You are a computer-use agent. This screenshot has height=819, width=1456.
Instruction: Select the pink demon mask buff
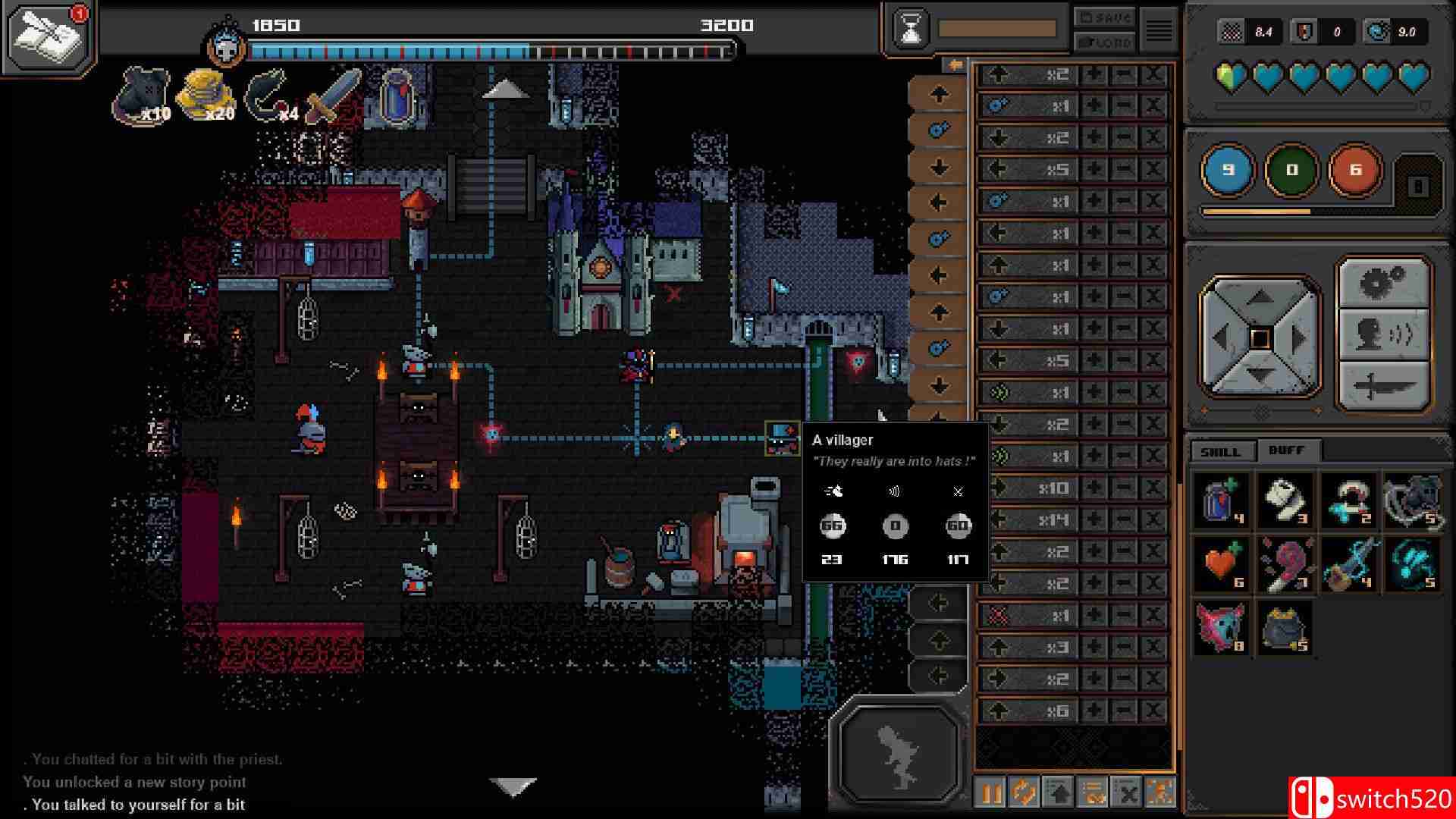coord(1222,628)
